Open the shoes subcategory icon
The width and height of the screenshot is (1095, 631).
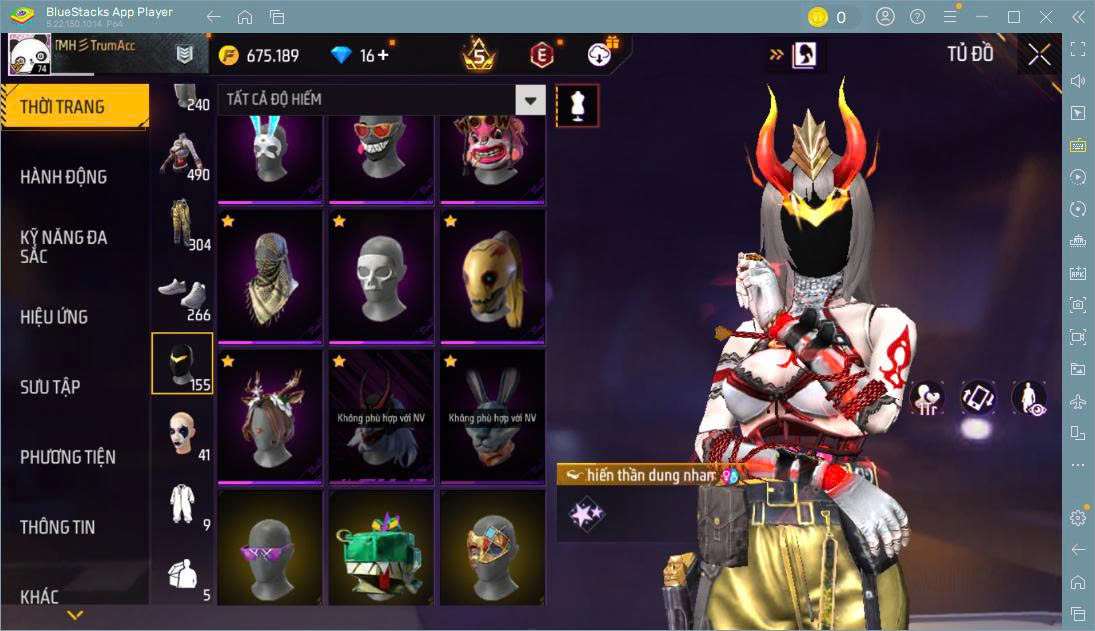pyautogui.click(x=181, y=295)
